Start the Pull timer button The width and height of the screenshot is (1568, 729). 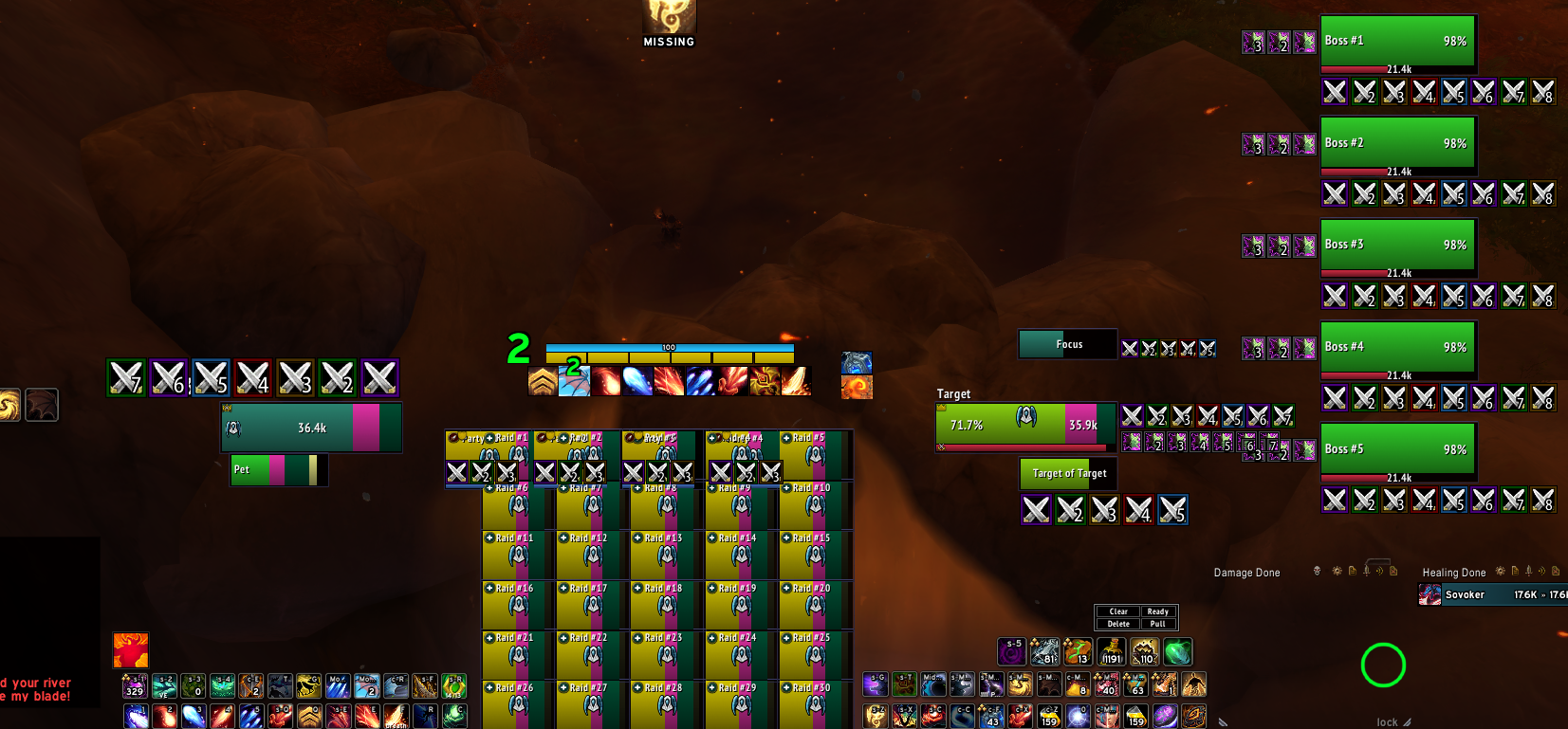click(1157, 624)
